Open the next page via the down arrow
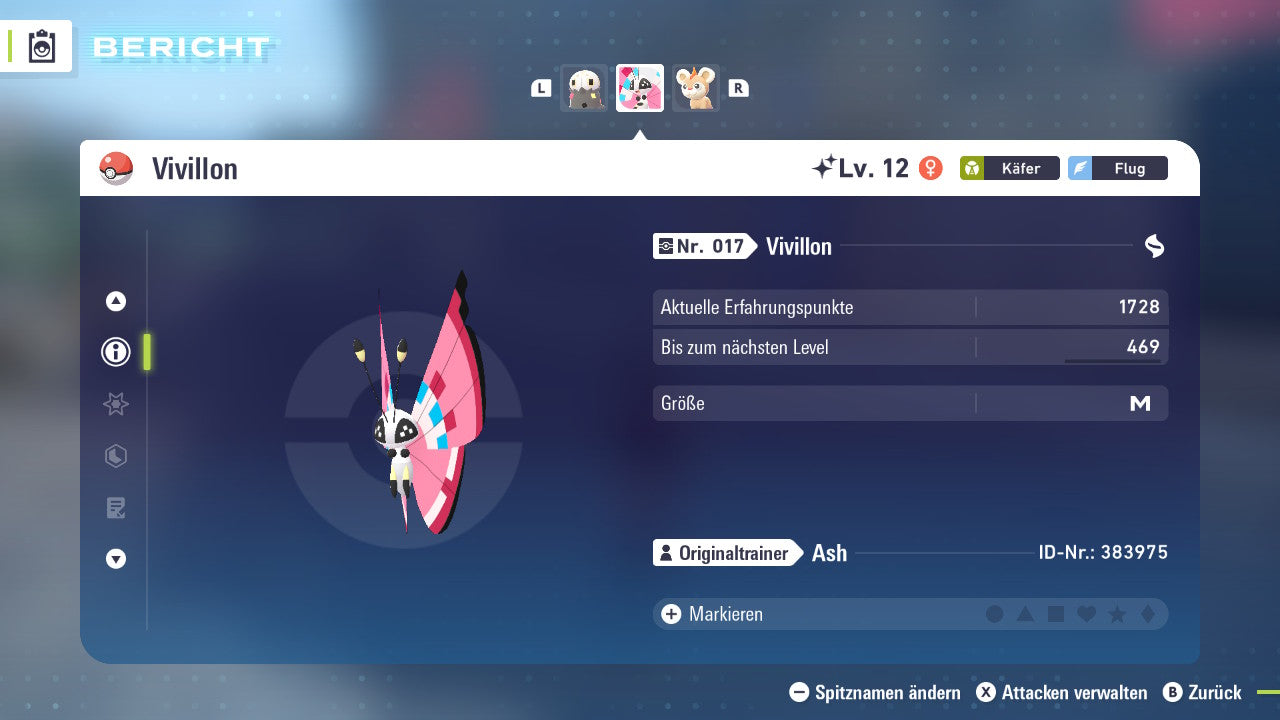The image size is (1280, 720). 115,559
